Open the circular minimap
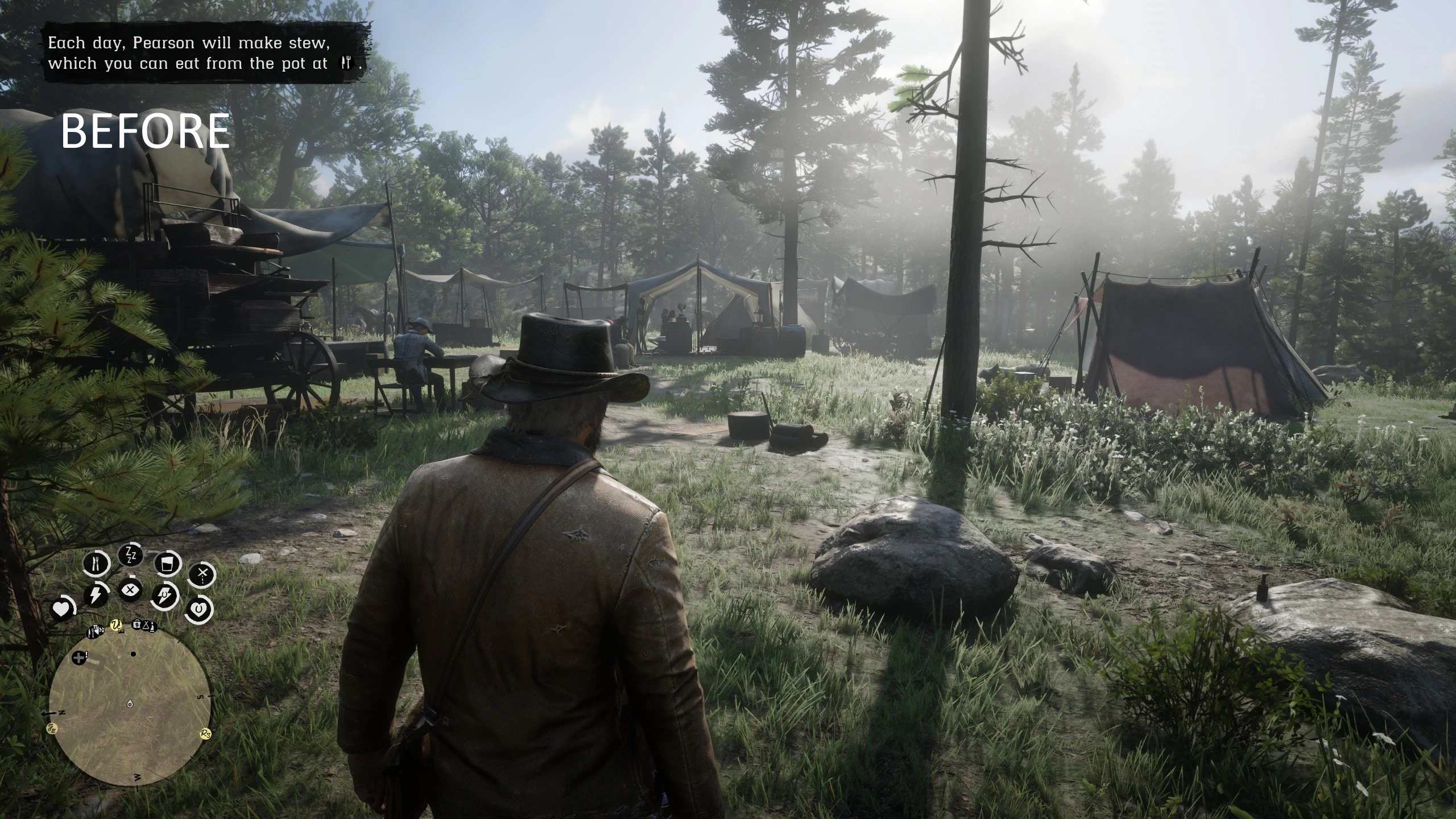1456x819 pixels. (x=130, y=704)
